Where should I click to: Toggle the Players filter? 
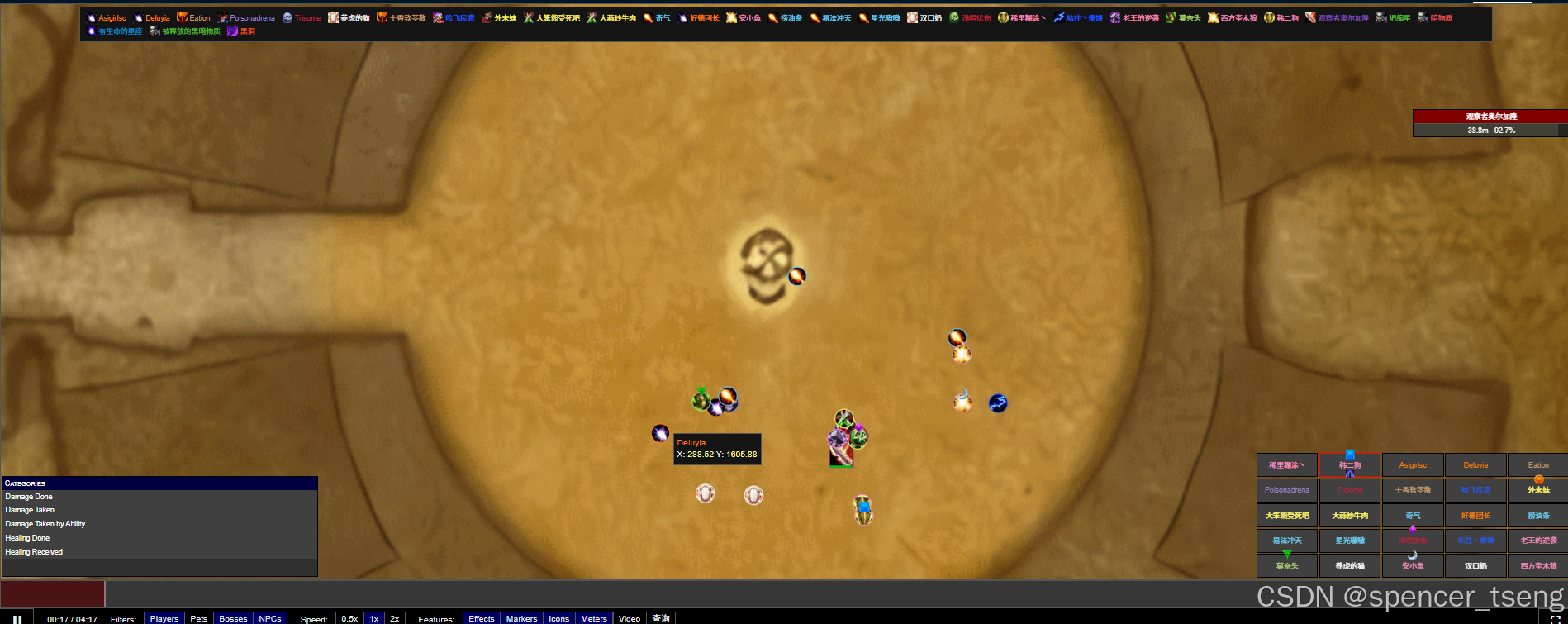click(x=164, y=618)
